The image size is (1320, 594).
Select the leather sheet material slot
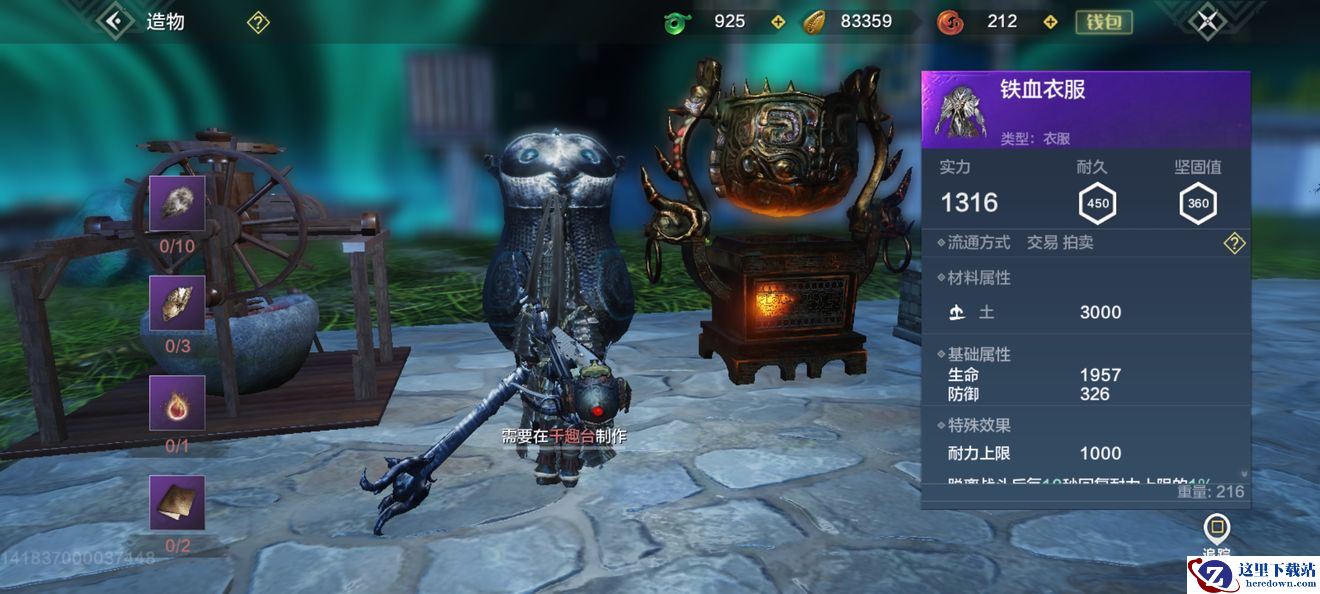click(x=177, y=502)
